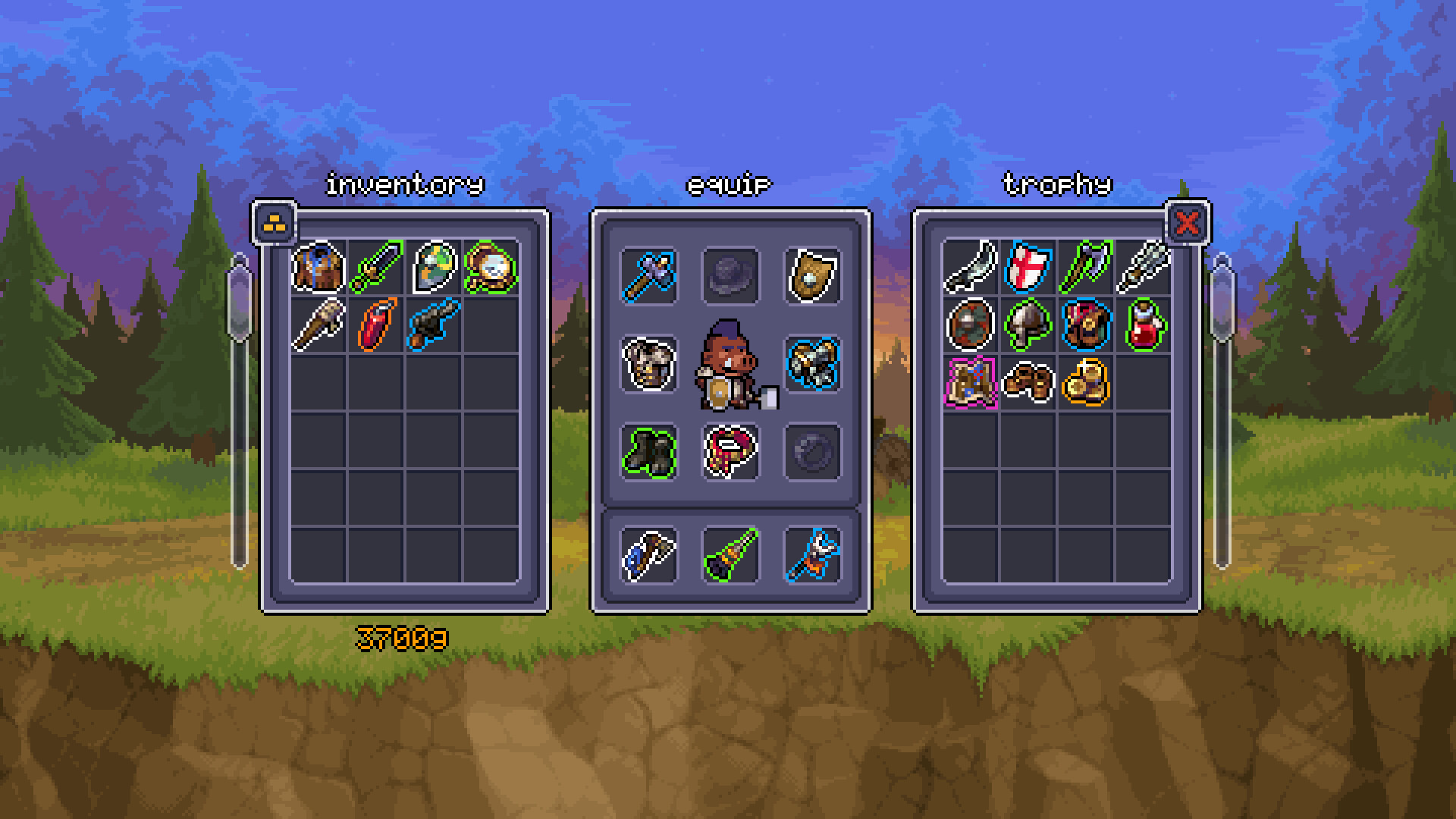Click the equipped red scarf slot
This screenshot has height=819, width=1456.
(730, 453)
